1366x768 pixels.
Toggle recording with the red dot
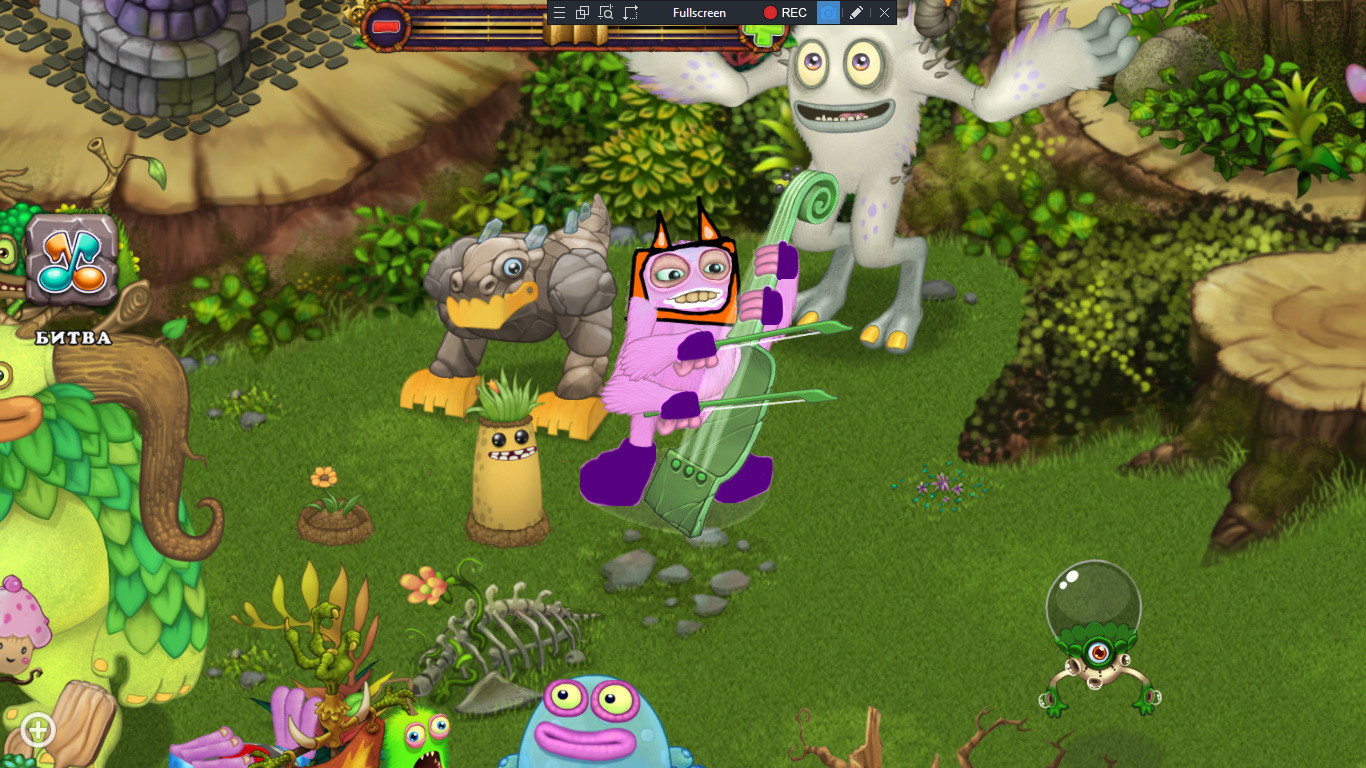click(x=771, y=13)
